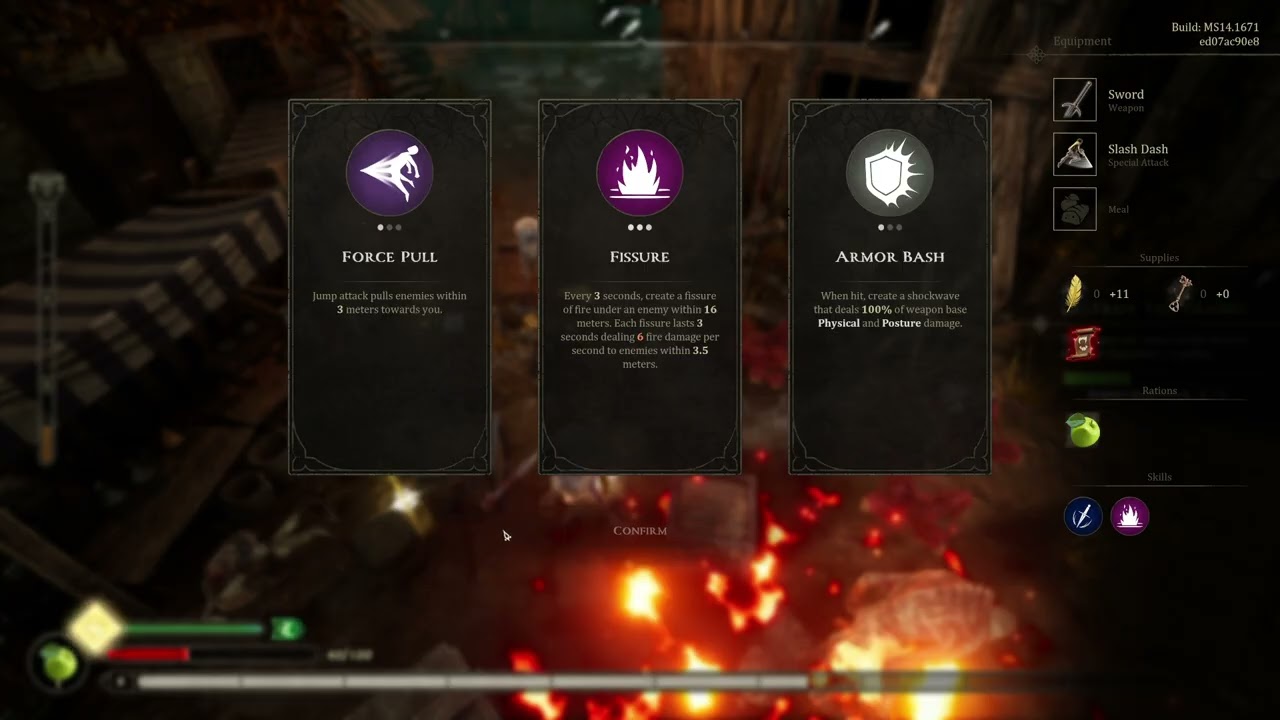This screenshot has width=1280, height=720.
Task: Click the Meal equipment slot
Action: click(x=1075, y=209)
